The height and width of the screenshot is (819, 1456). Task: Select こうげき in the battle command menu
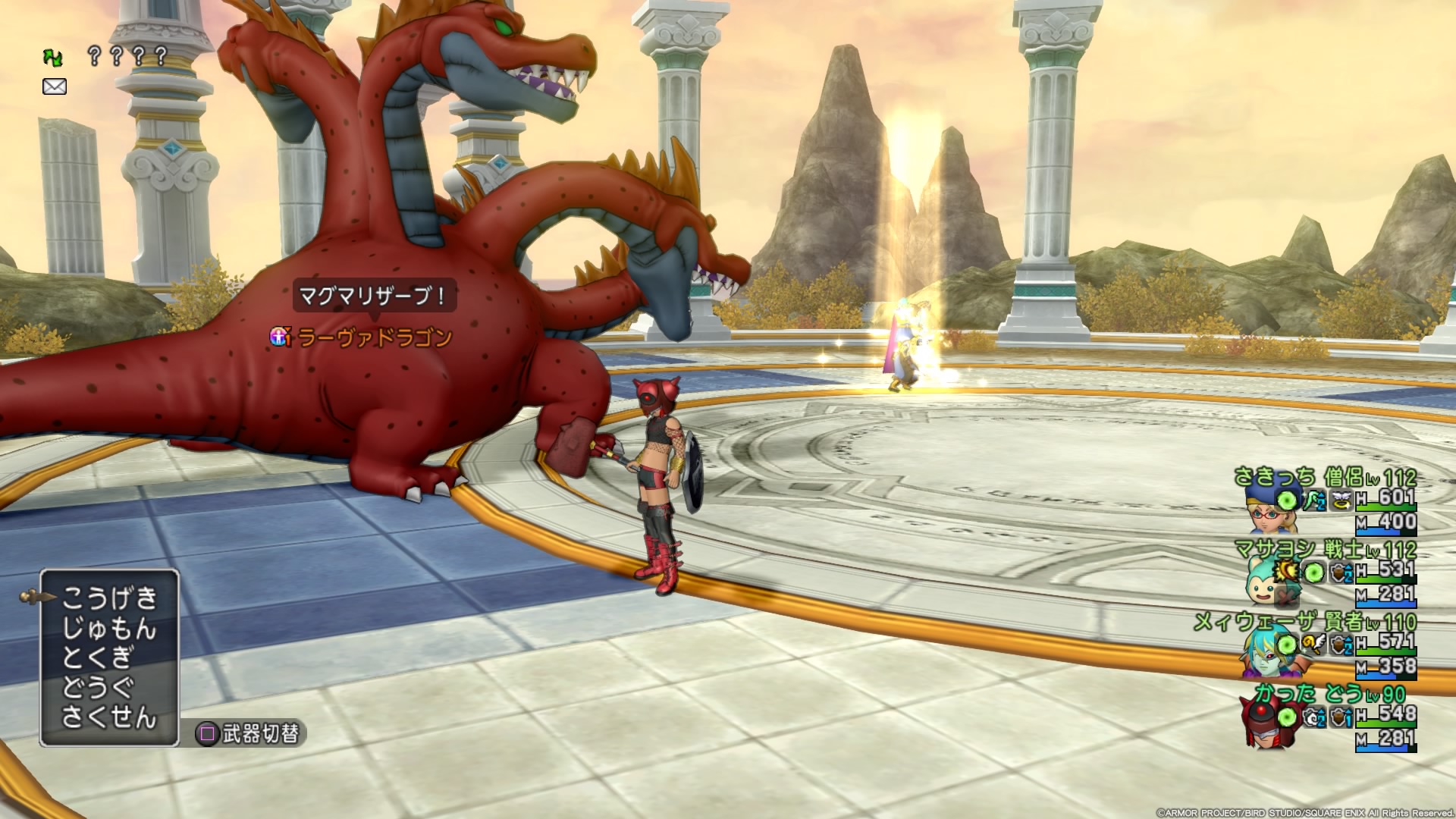click(x=109, y=598)
